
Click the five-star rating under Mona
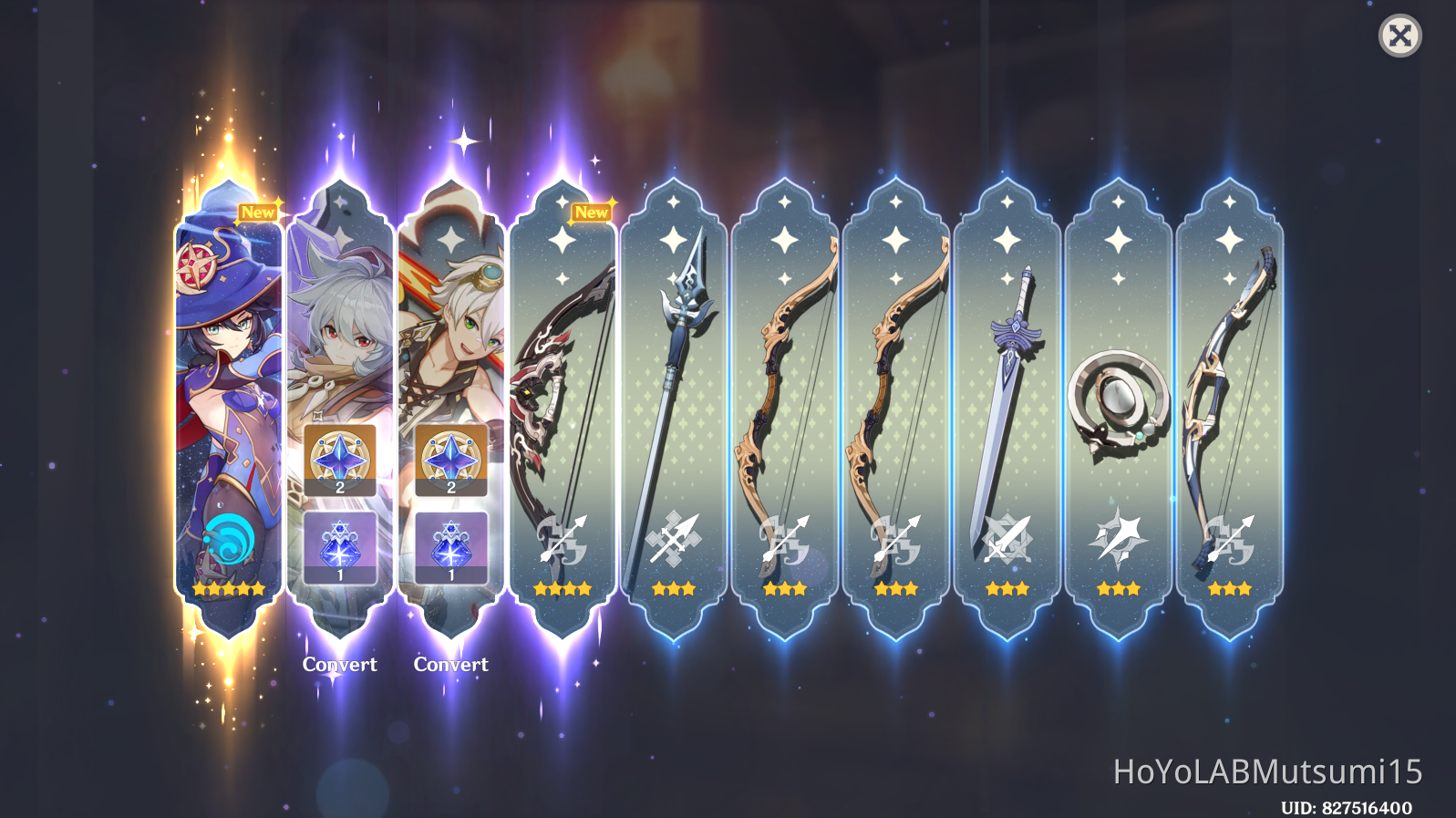pyautogui.click(x=227, y=589)
